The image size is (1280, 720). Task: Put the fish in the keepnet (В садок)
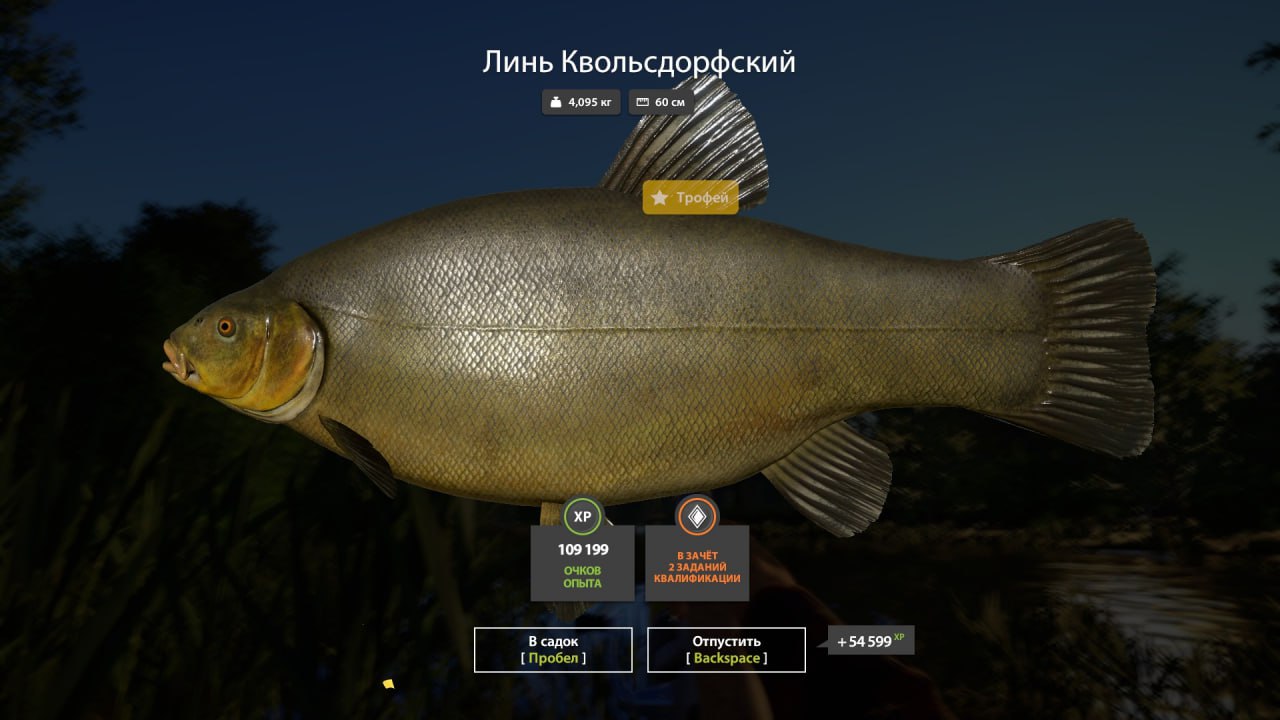click(x=553, y=649)
